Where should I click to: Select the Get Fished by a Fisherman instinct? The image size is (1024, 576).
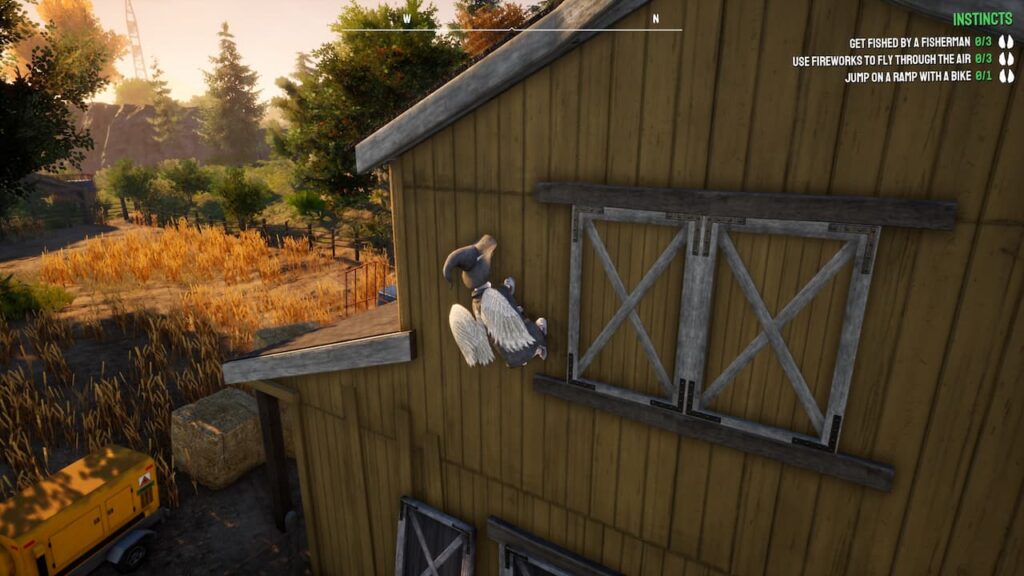click(908, 43)
